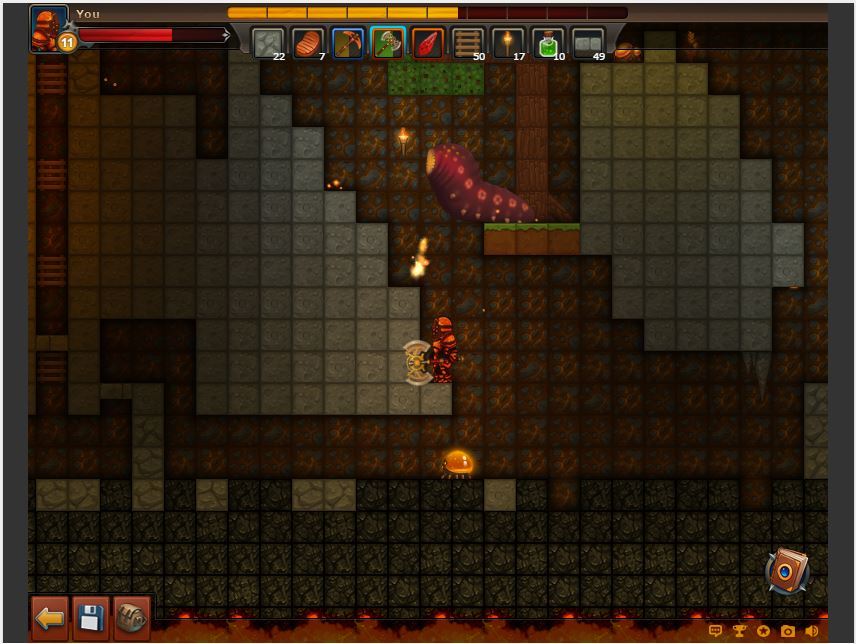Equip the pickaxe from the hotbar
The image size is (856, 644).
pos(348,44)
